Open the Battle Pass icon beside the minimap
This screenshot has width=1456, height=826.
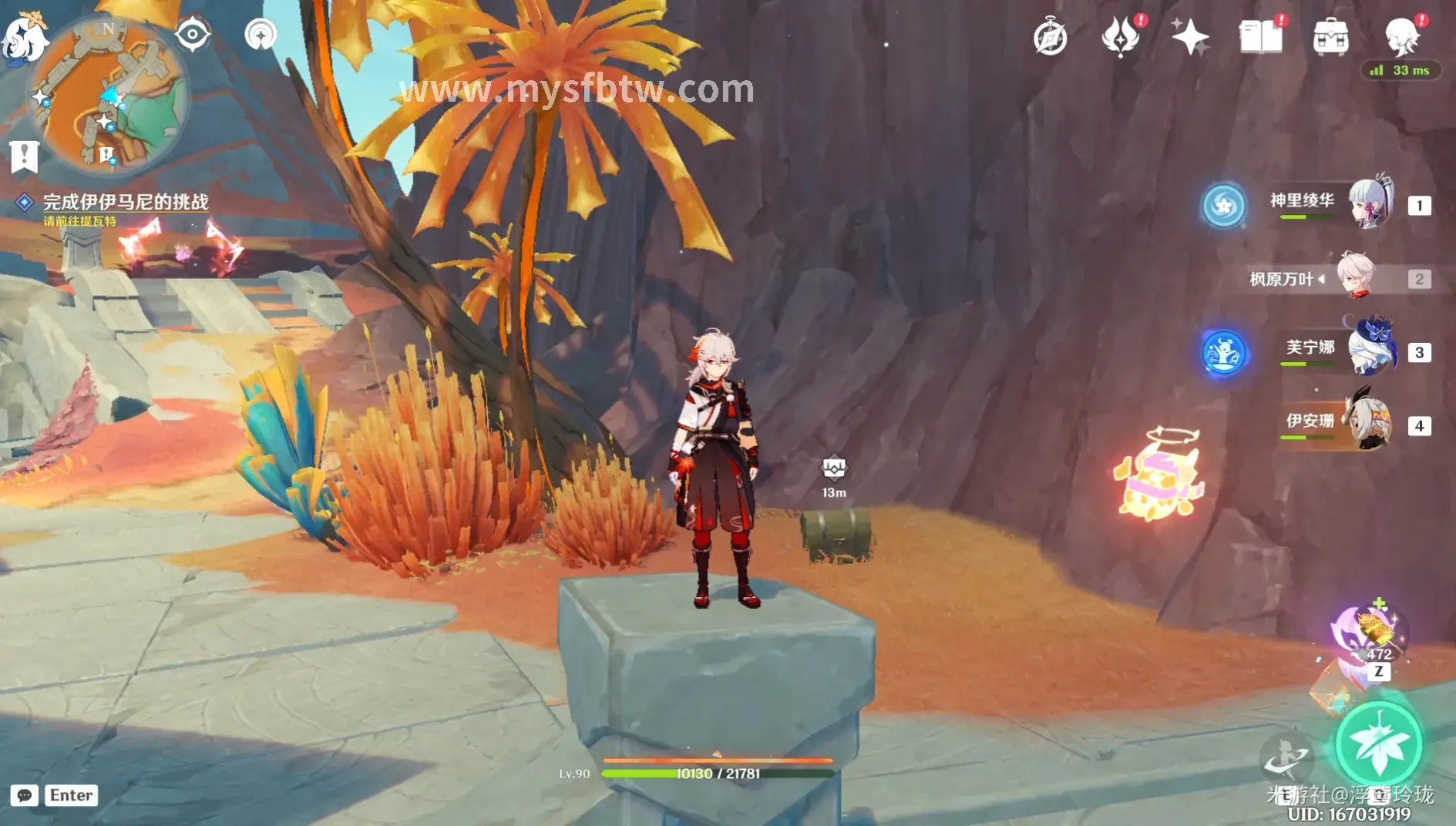point(261,32)
